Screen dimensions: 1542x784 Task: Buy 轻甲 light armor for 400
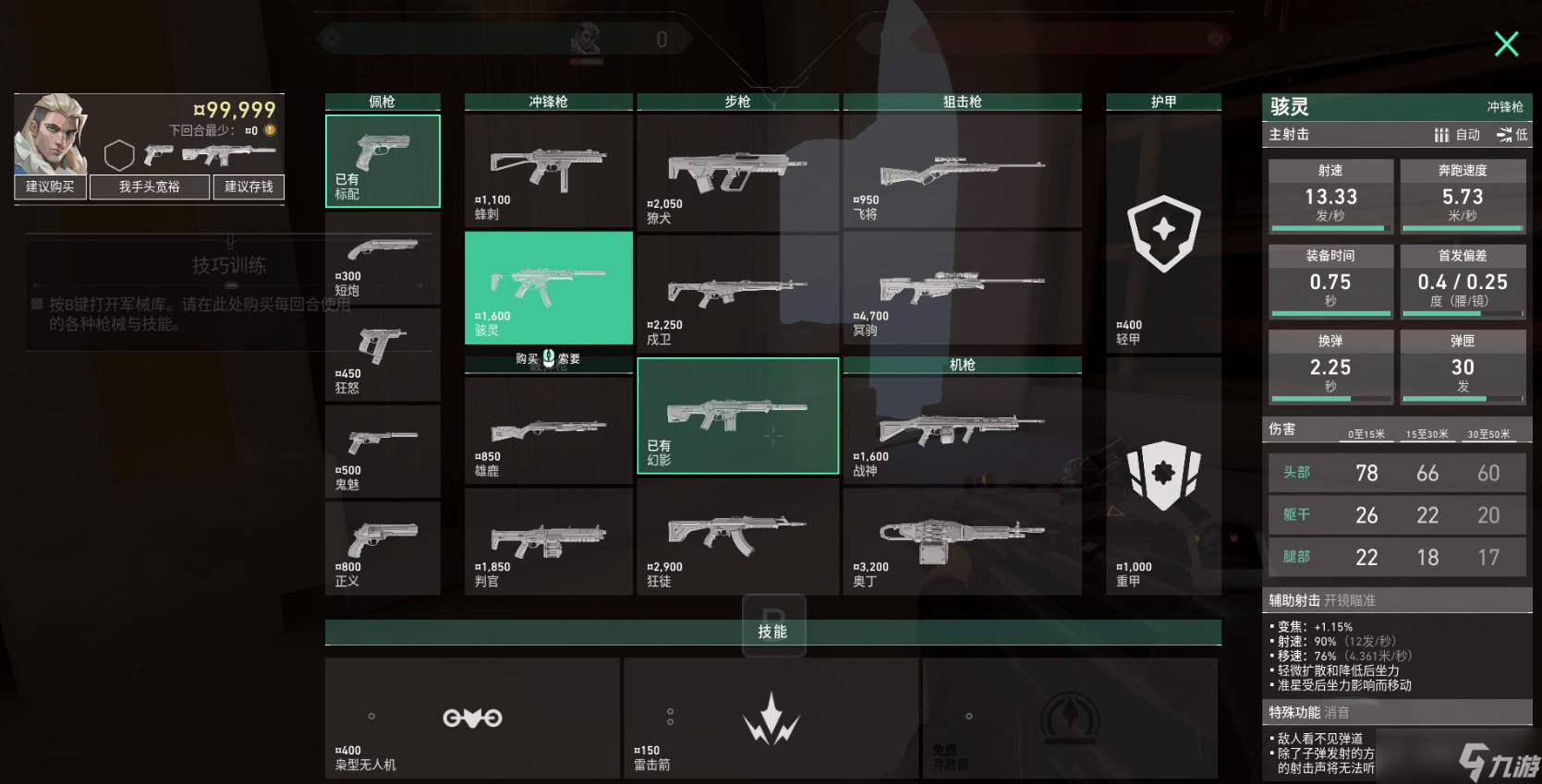pyautogui.click(x=1163, y=235)
